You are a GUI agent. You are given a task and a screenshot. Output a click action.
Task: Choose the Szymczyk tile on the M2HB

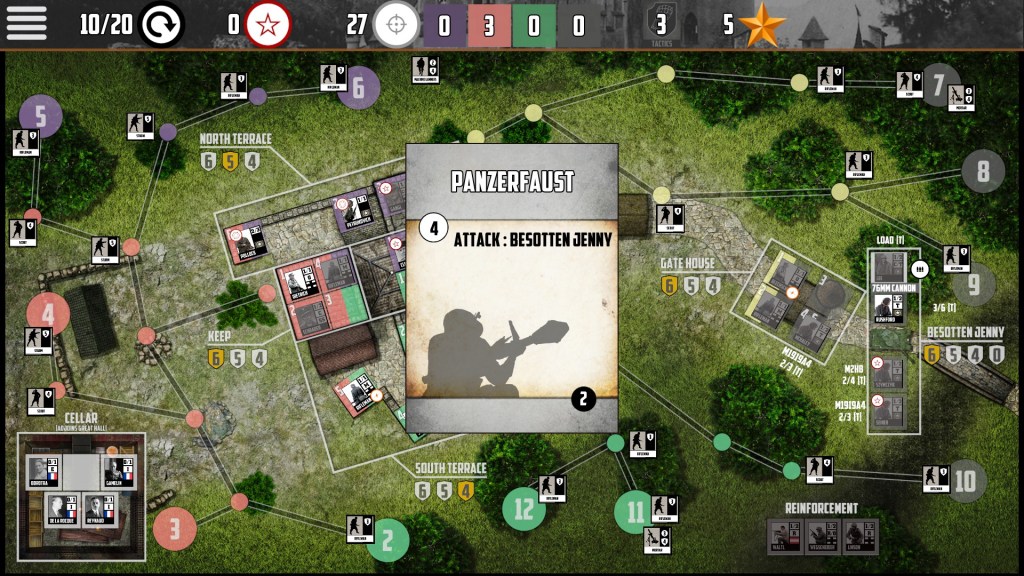click(888, 373)
